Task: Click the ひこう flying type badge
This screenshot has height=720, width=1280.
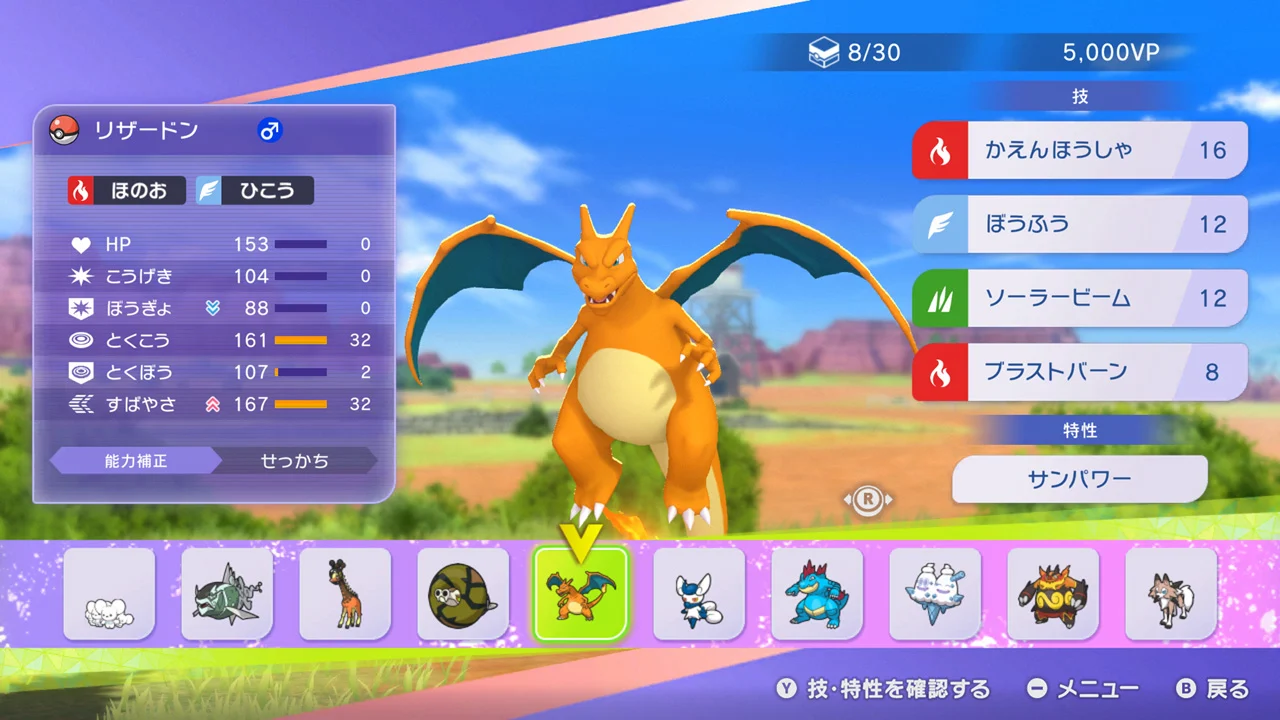Action: click(x=254, y=190)
